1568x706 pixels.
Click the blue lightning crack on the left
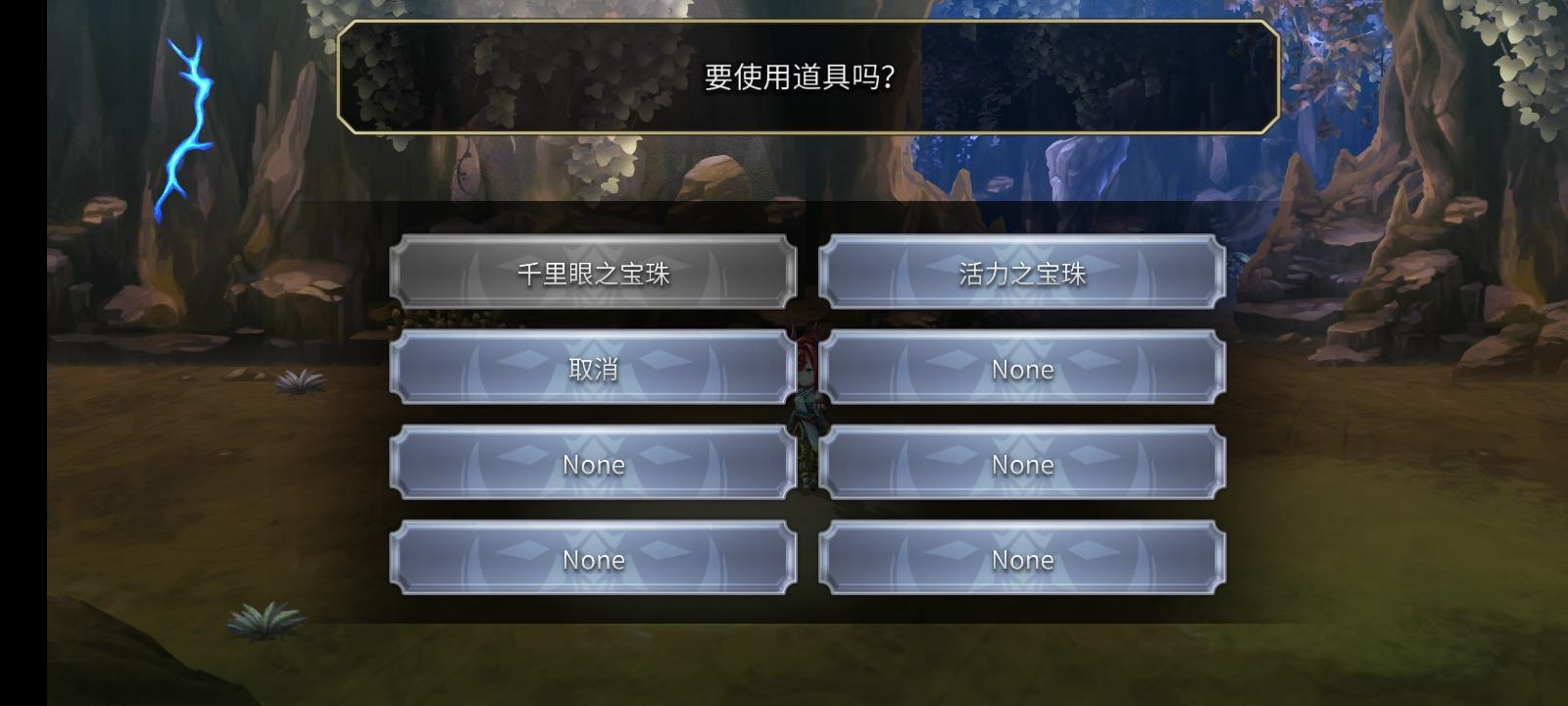pyautogui.click(x=191, y=127)
